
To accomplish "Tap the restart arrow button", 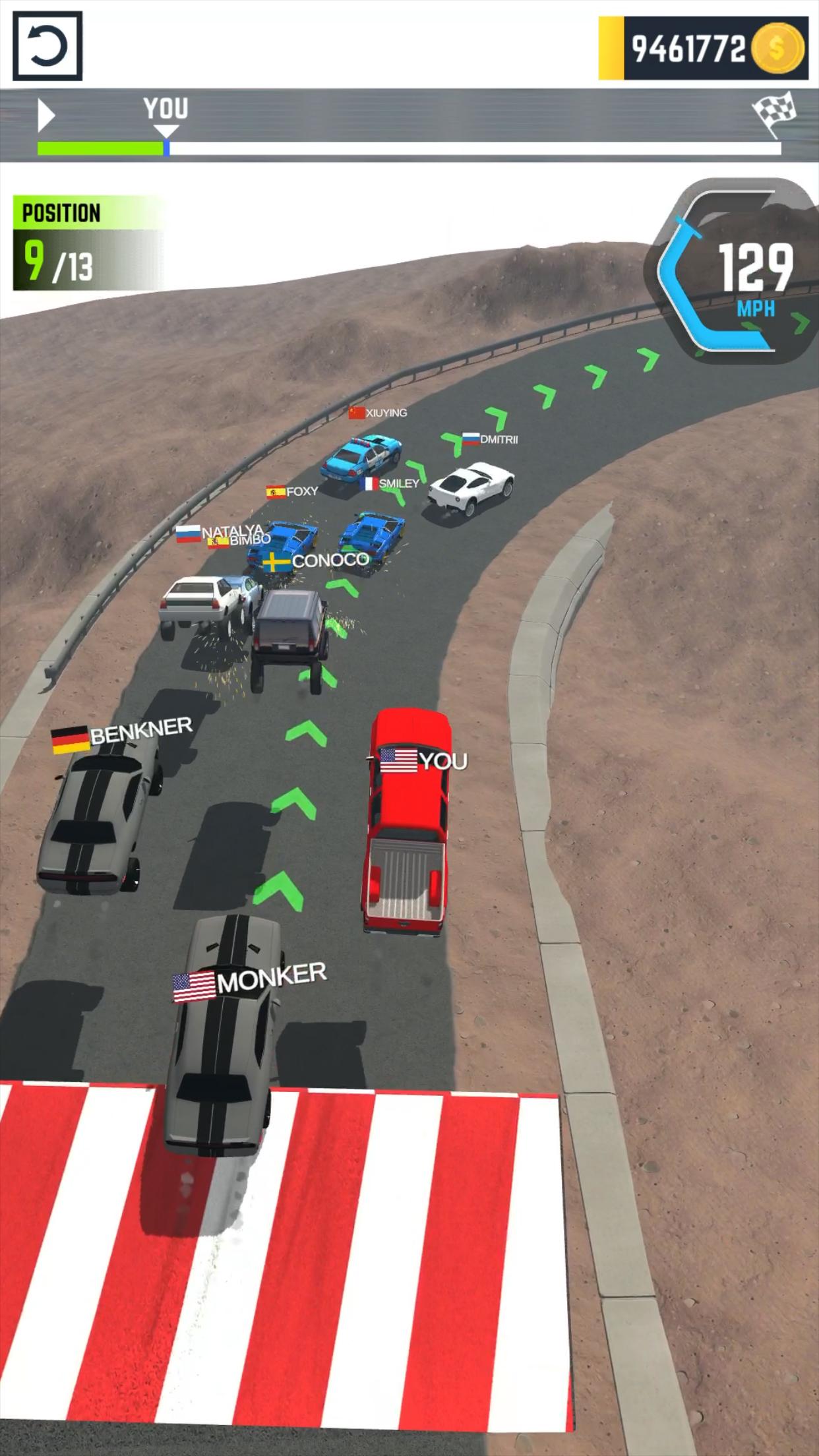I will [x=47, y=46].
